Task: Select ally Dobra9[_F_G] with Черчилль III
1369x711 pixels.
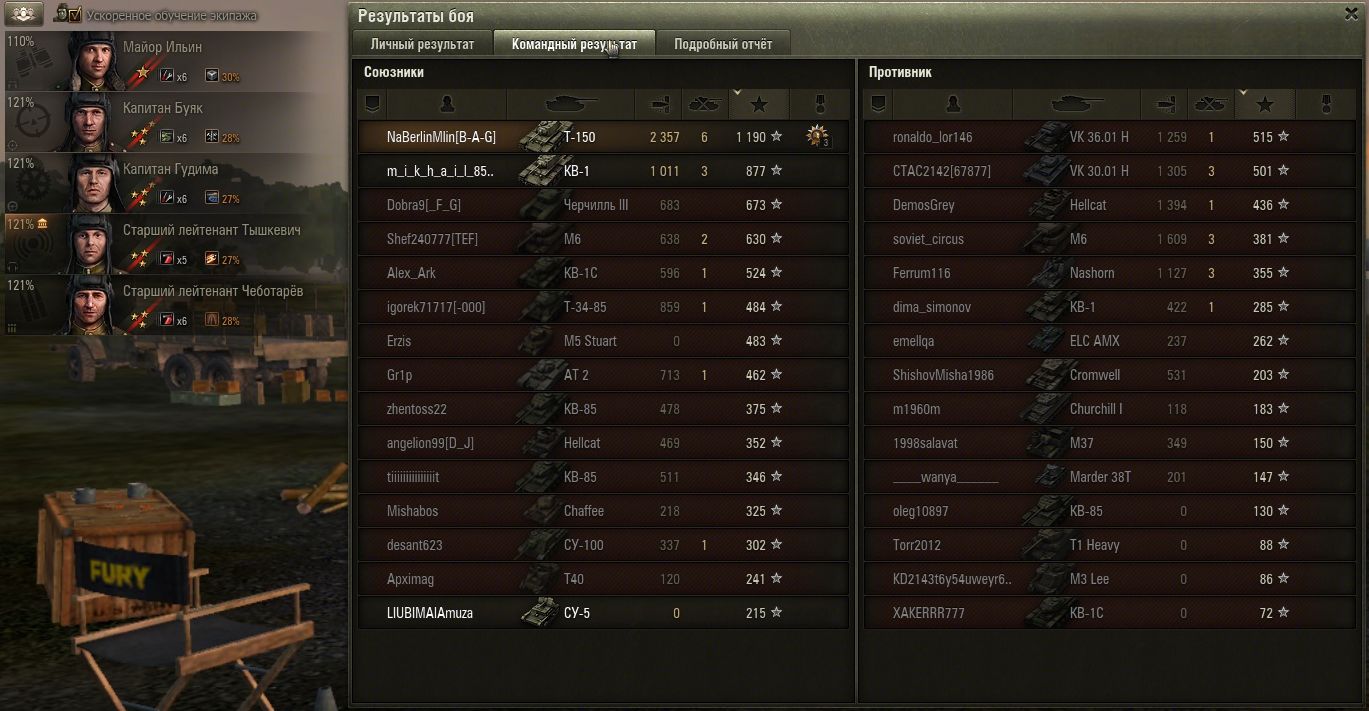Action: (x=425, y=205)
